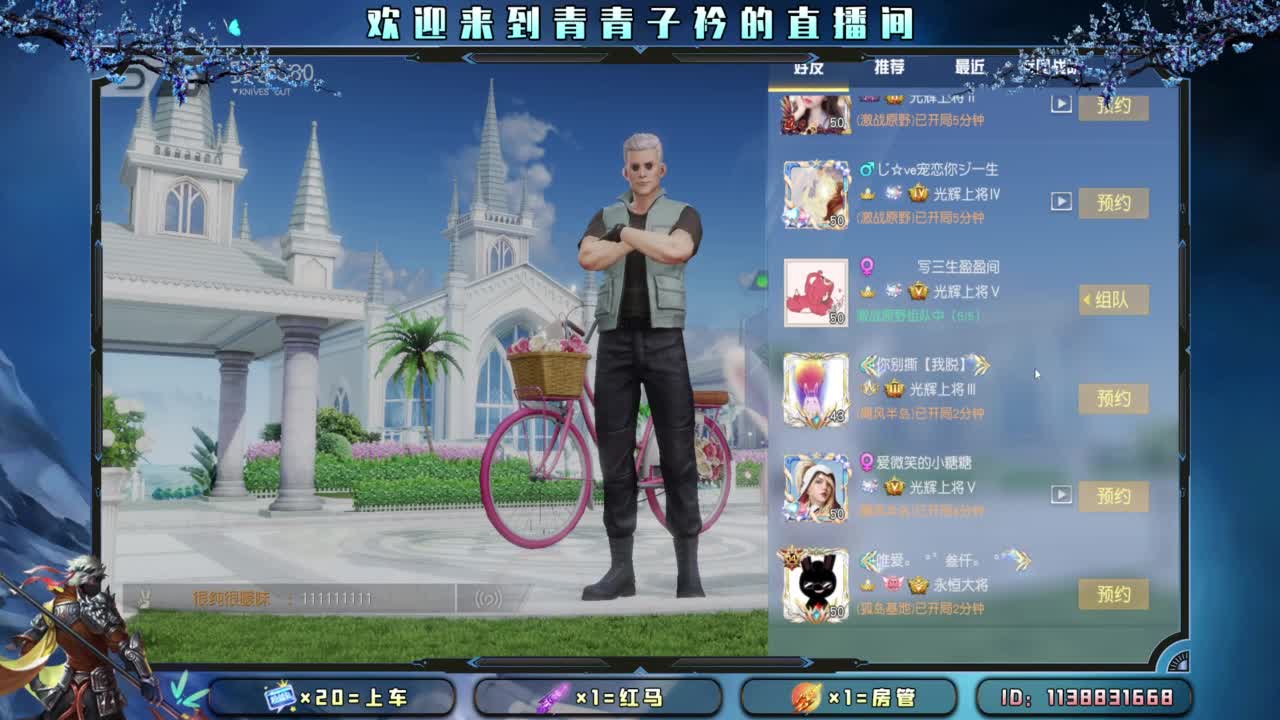This screenshot has height=720, width=1280.
Task: Click the male gender icon next to じ☆ve宠恋你ジ一生
Action: point(868,170)
